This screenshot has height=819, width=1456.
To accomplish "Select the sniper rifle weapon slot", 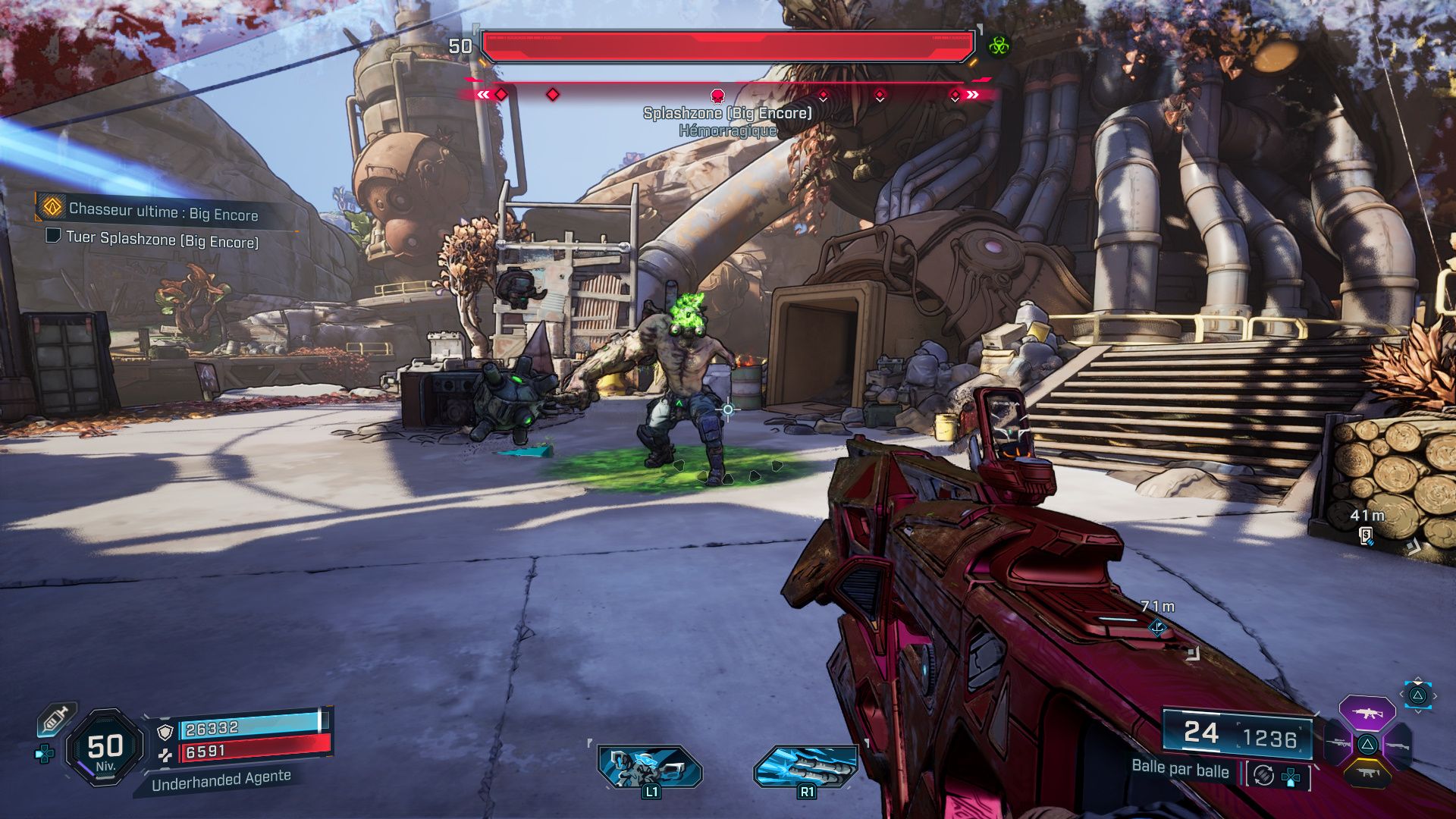I will (1338, 743).
